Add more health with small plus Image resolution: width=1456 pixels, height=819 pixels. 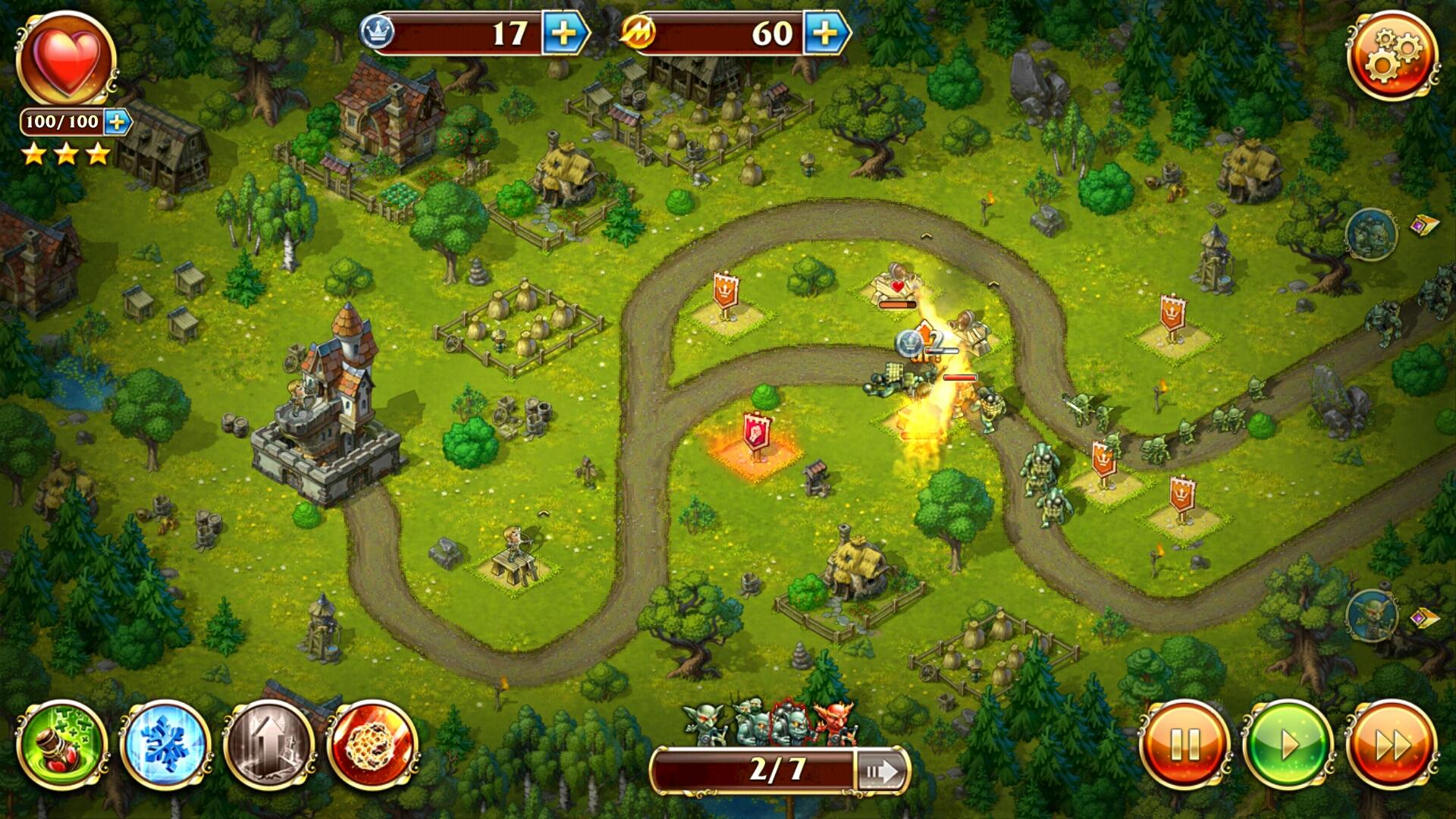coord(117,122)
